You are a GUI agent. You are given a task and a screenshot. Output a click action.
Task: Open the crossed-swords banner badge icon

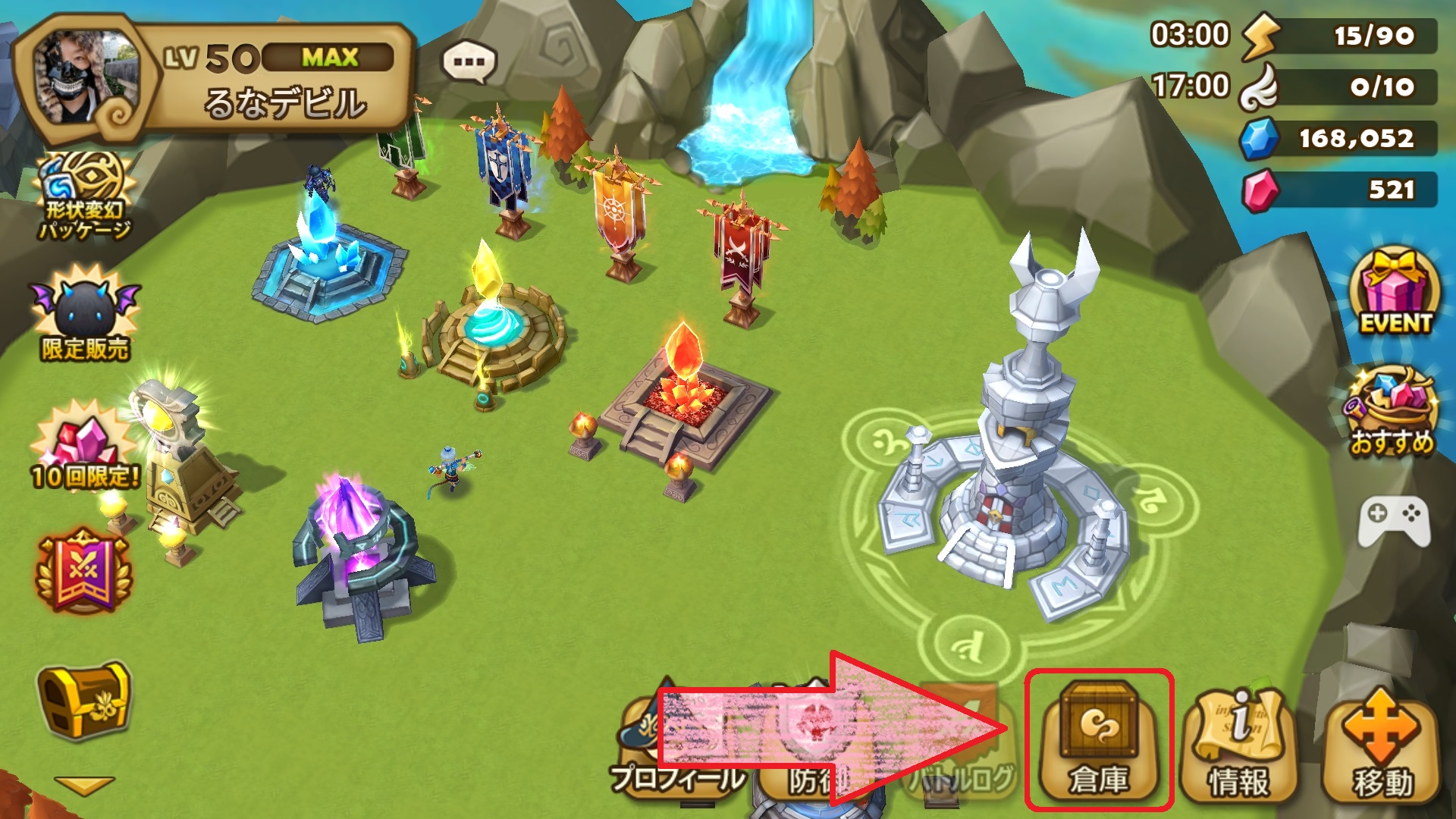(x=83, y=570)
